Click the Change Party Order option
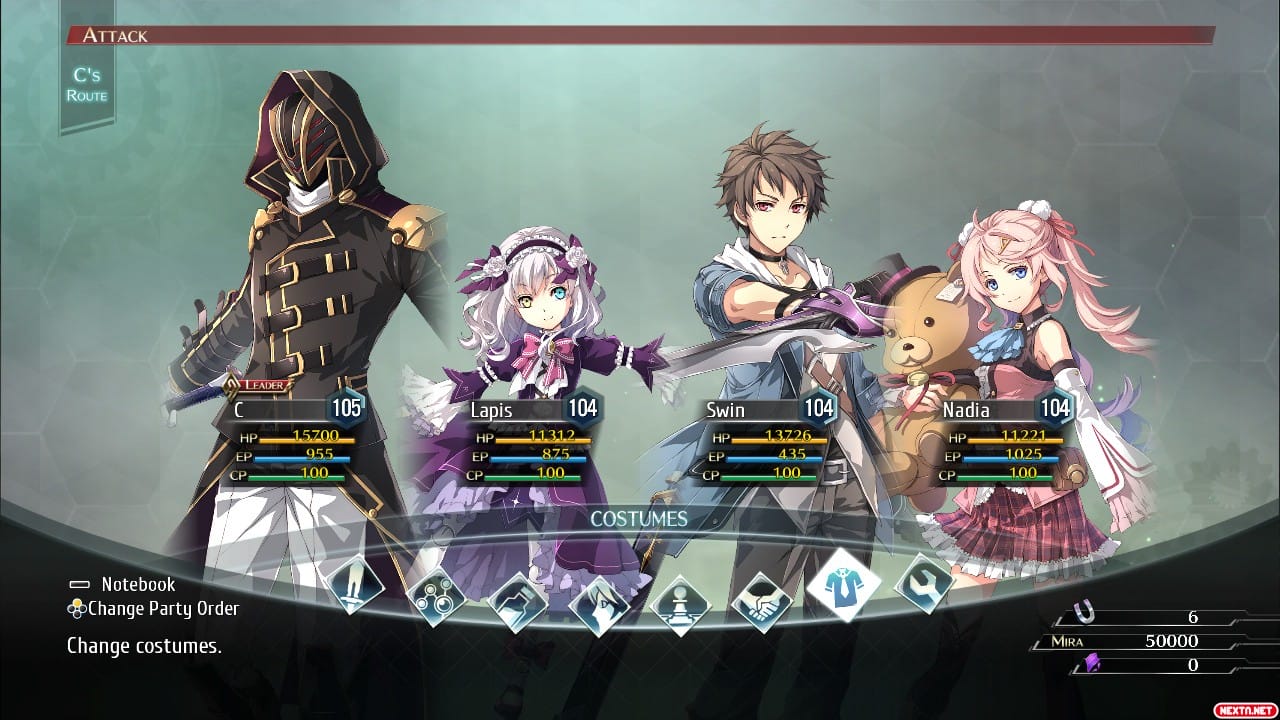1280x720 pixels. click(x=163, y=608)
